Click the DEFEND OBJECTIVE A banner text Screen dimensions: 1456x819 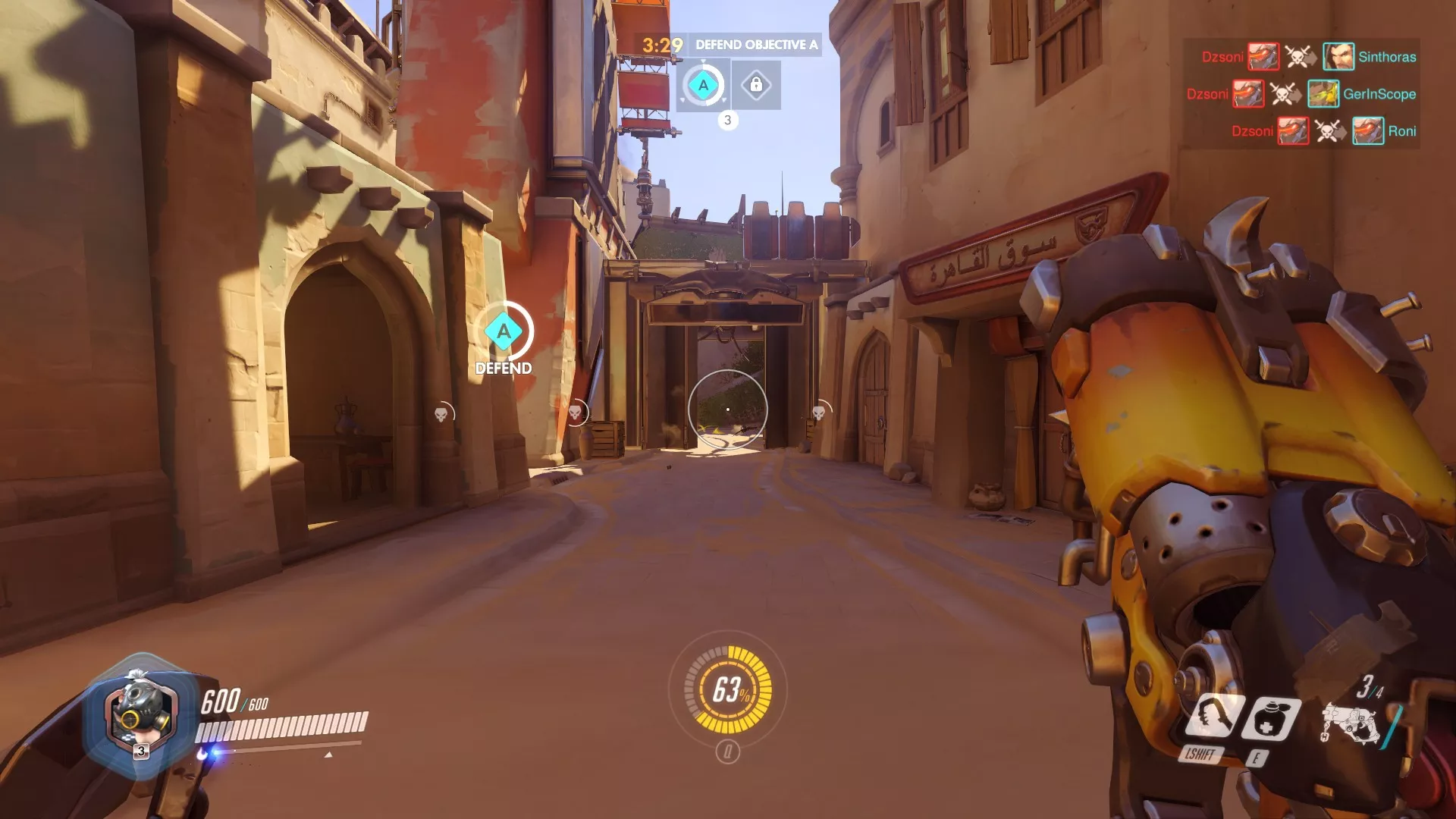pos(756,45)
